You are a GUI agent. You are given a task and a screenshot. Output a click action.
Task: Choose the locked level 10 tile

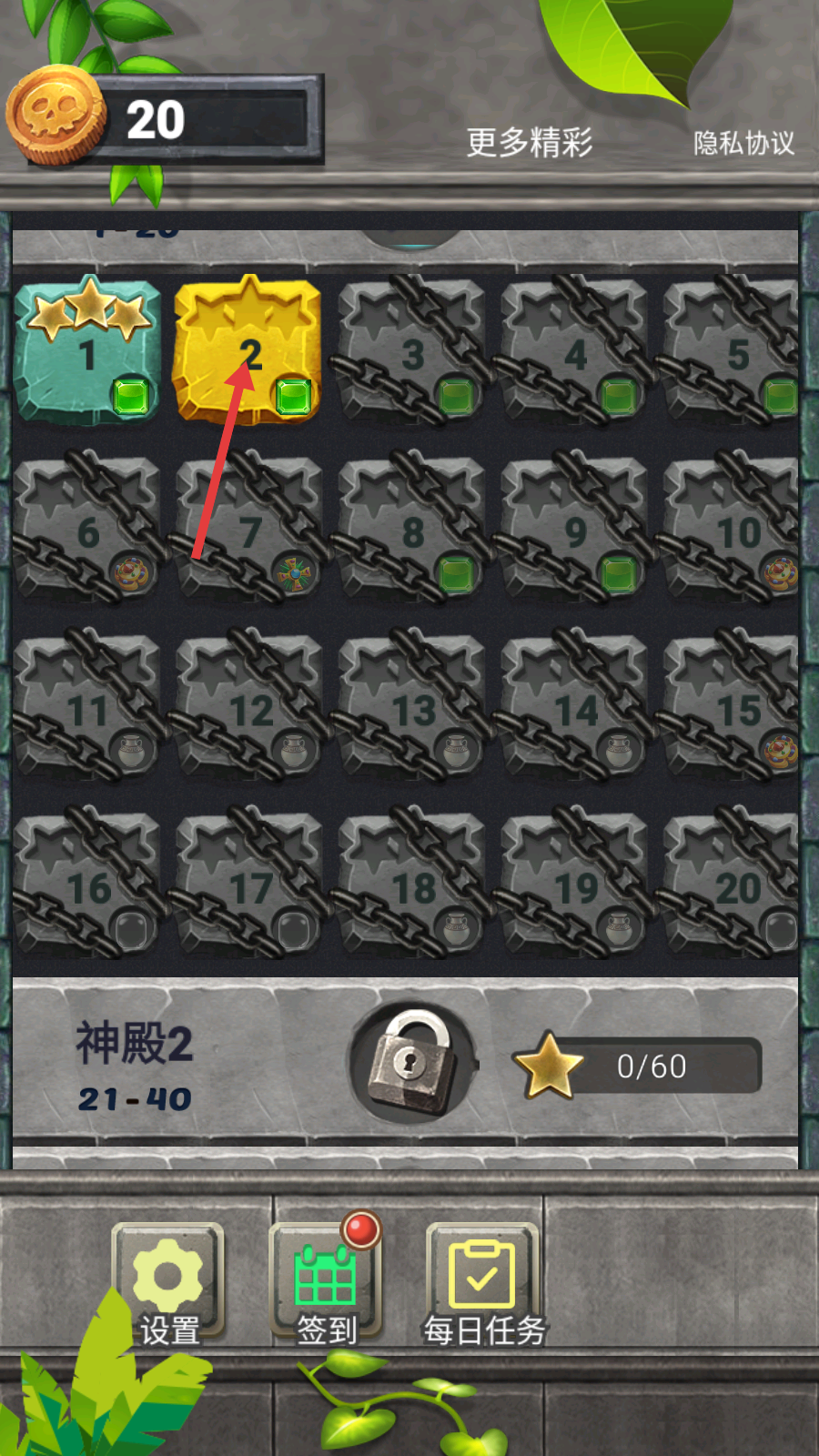coord(733,530)
